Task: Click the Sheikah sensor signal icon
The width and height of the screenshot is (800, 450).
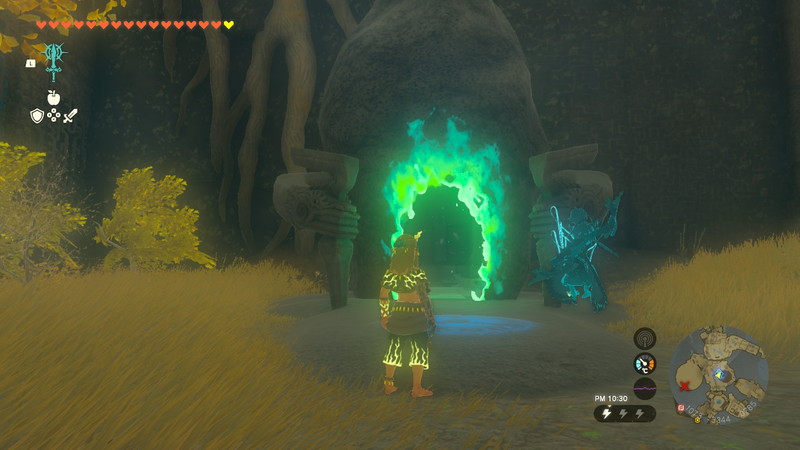Action: coord(645,338)
